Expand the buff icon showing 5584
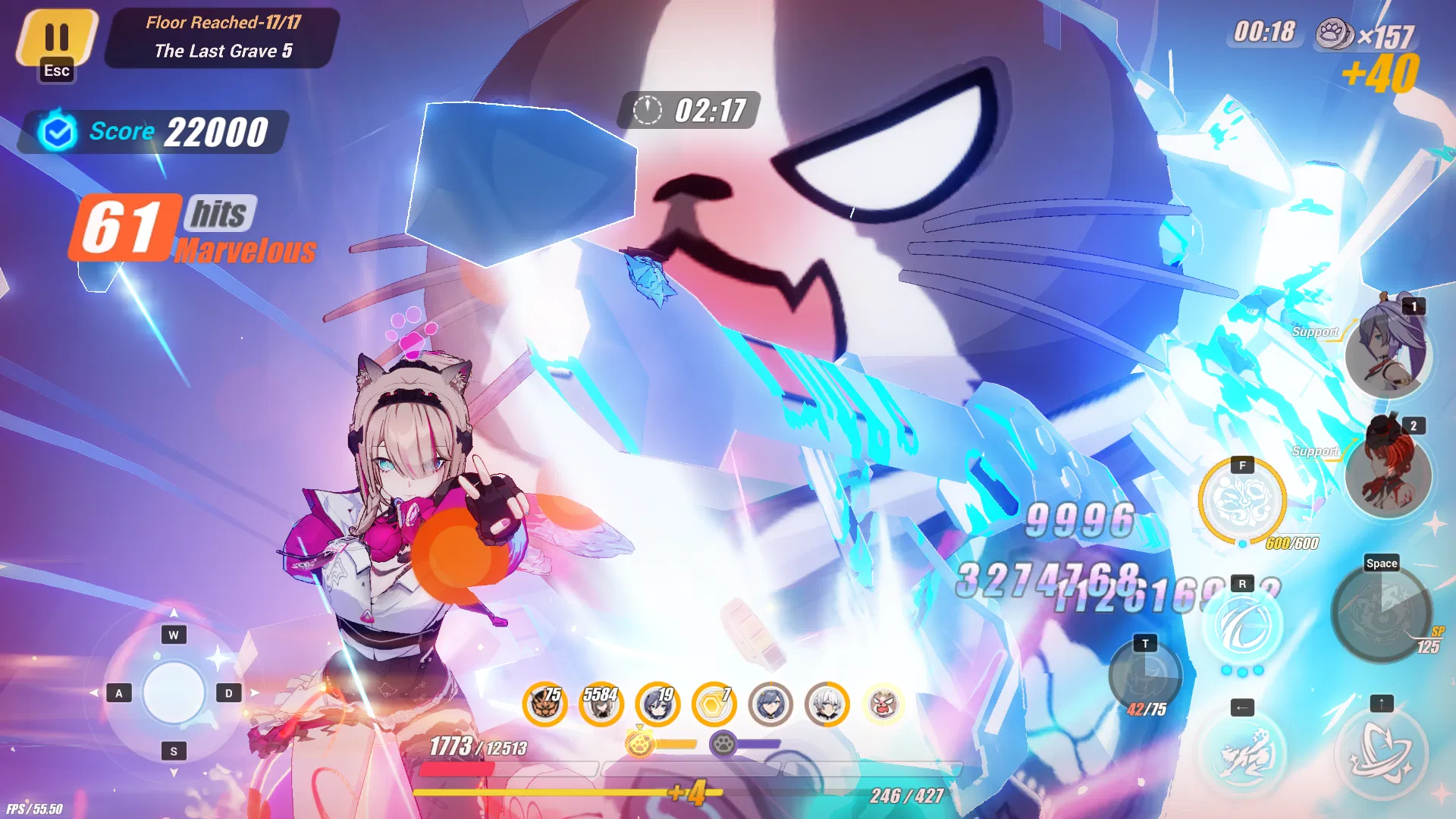The height and width of the screenshot is (819, 1456). click(x=601, y=704)
